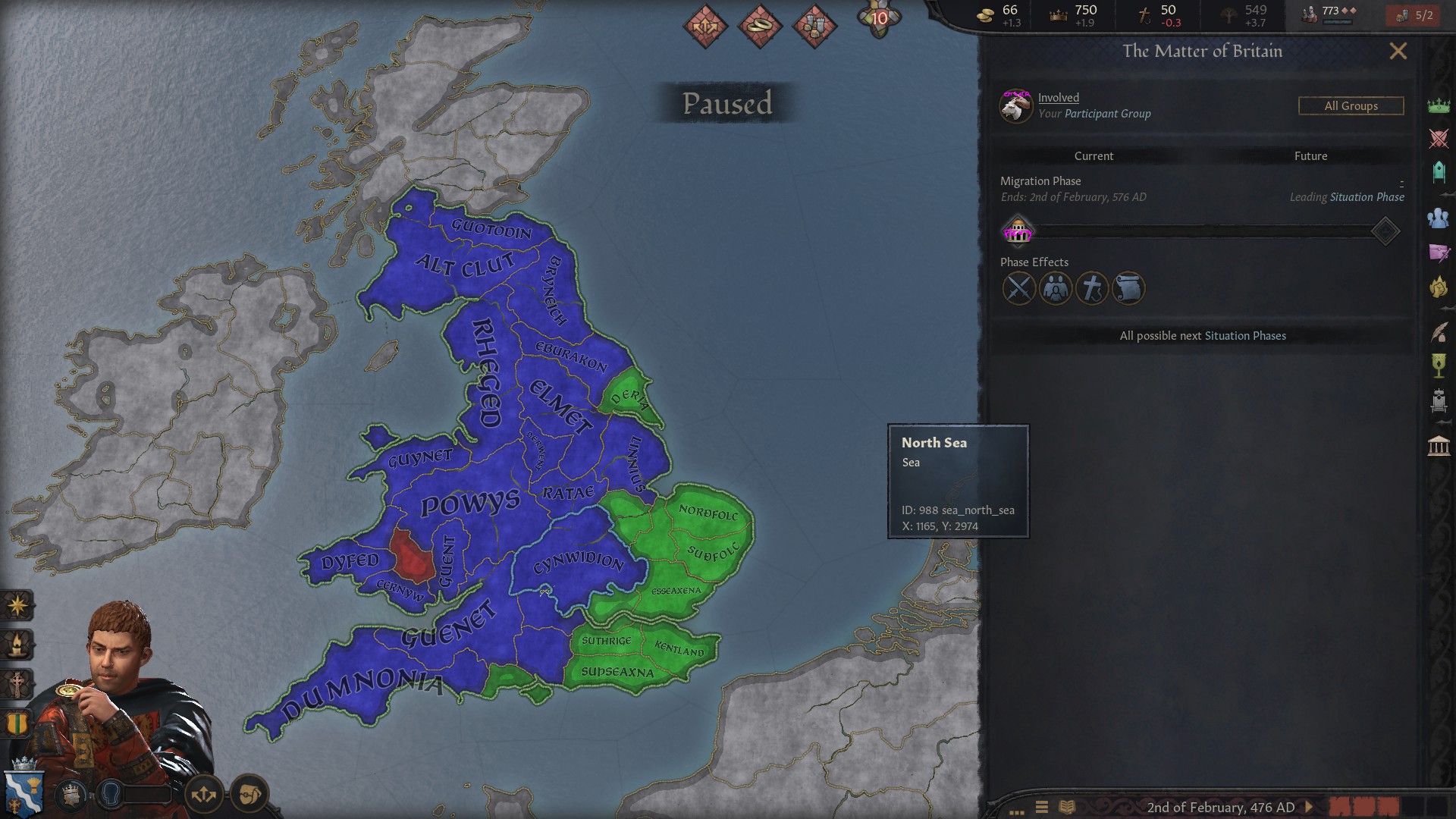1456x819 pixels.
Task: Select the movement arrows map control
Action: point(203,794)
